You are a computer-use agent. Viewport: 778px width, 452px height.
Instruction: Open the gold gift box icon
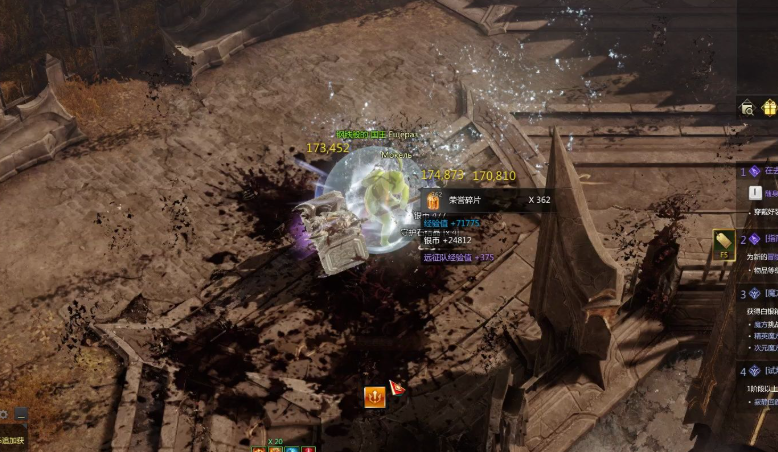point(769,107)
